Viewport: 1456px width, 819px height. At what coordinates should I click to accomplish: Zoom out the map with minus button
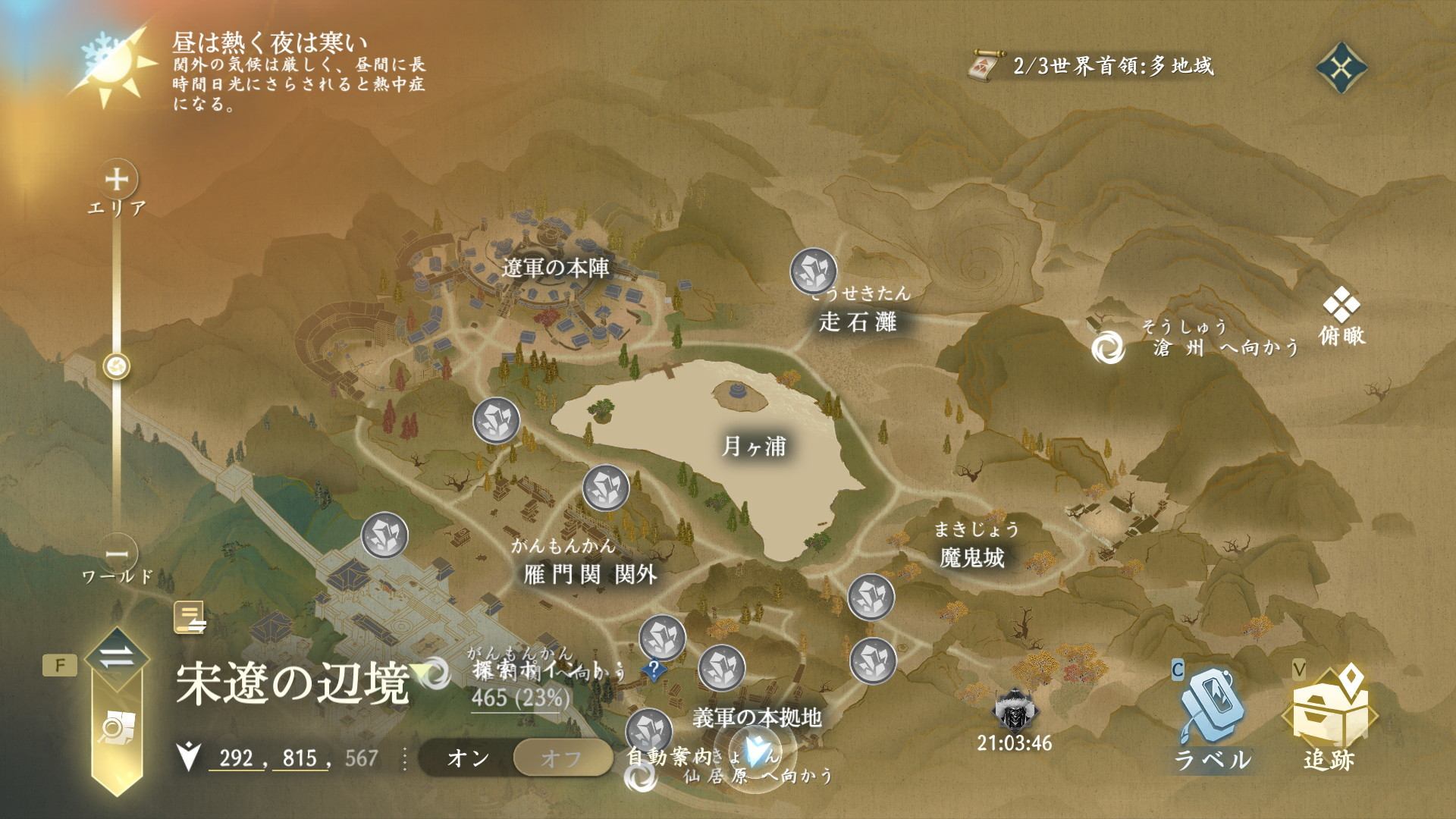click(117, 553)
